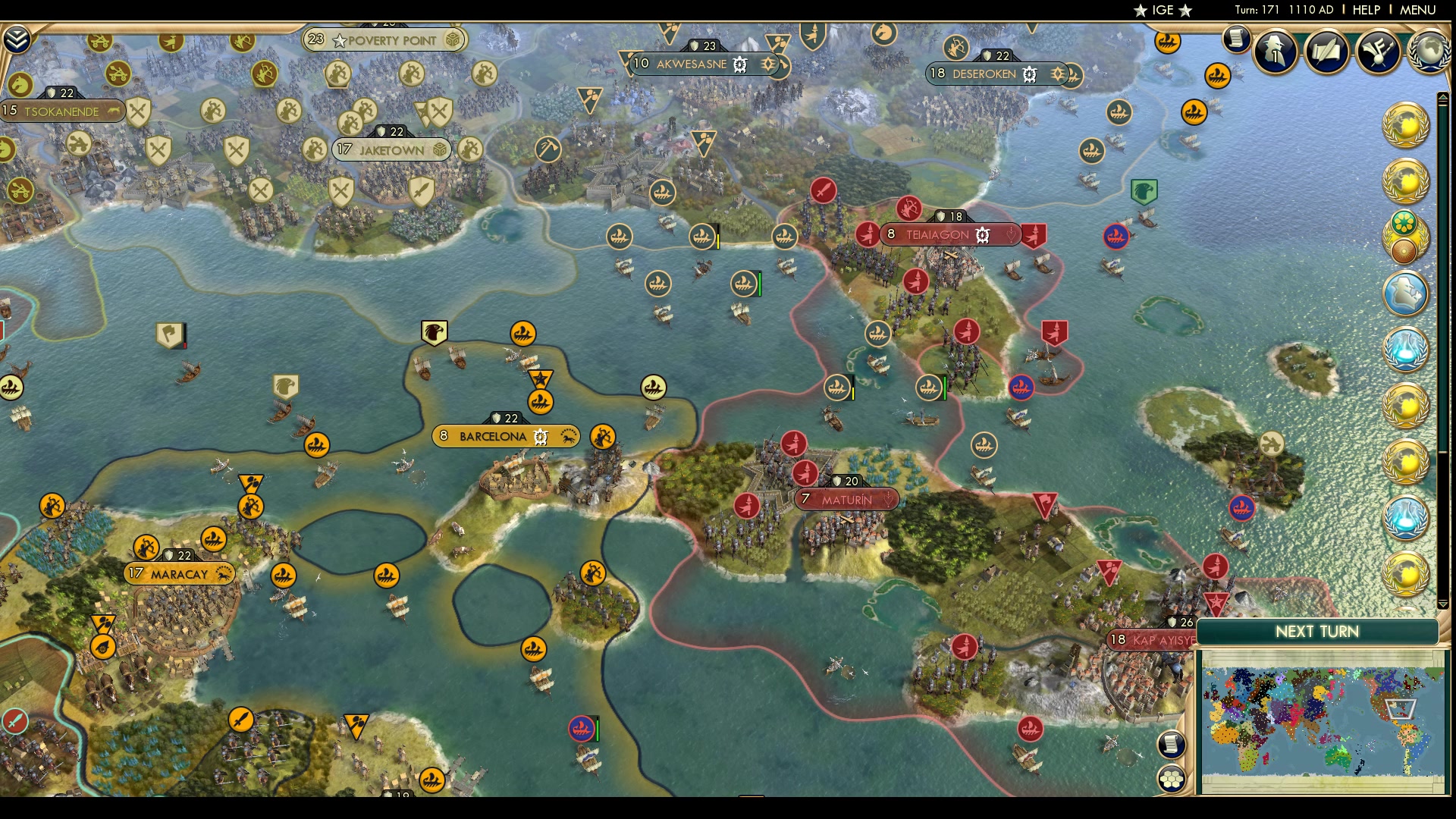Open the Culture Overview quill icon

click(1324, 50)
